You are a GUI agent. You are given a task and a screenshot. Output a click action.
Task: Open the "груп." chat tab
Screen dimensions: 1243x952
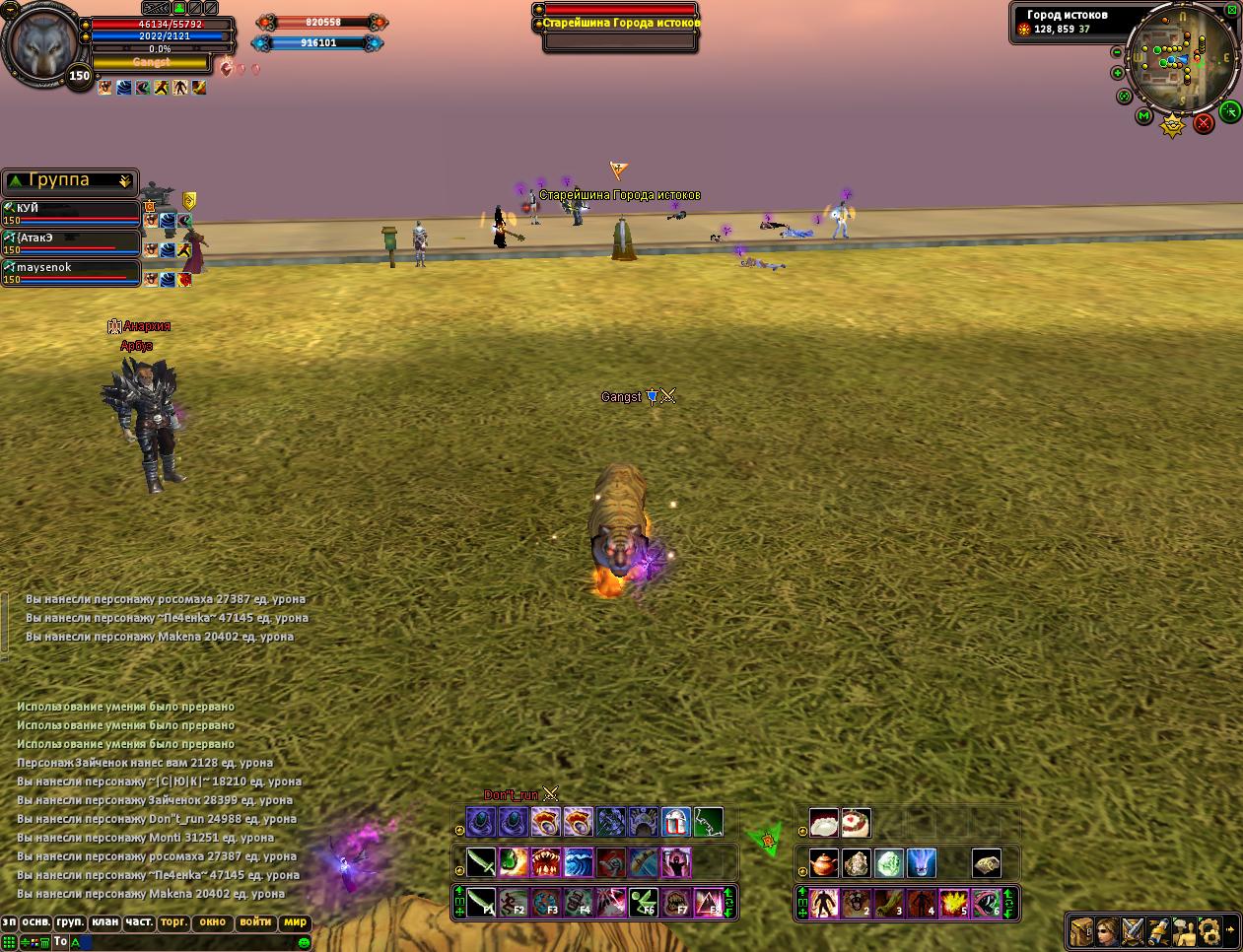click(70, 923)
